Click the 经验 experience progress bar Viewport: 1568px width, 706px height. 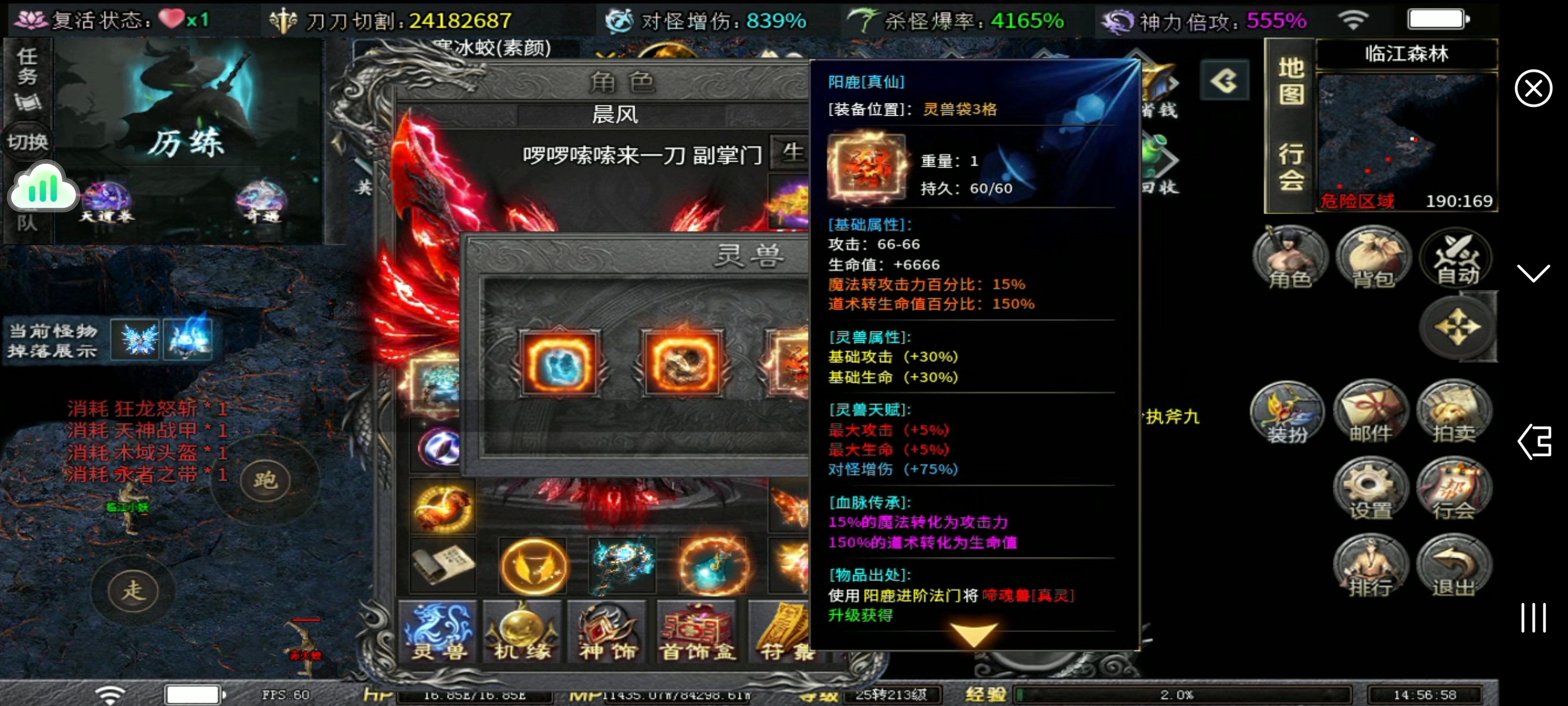tap(1175, 694)
